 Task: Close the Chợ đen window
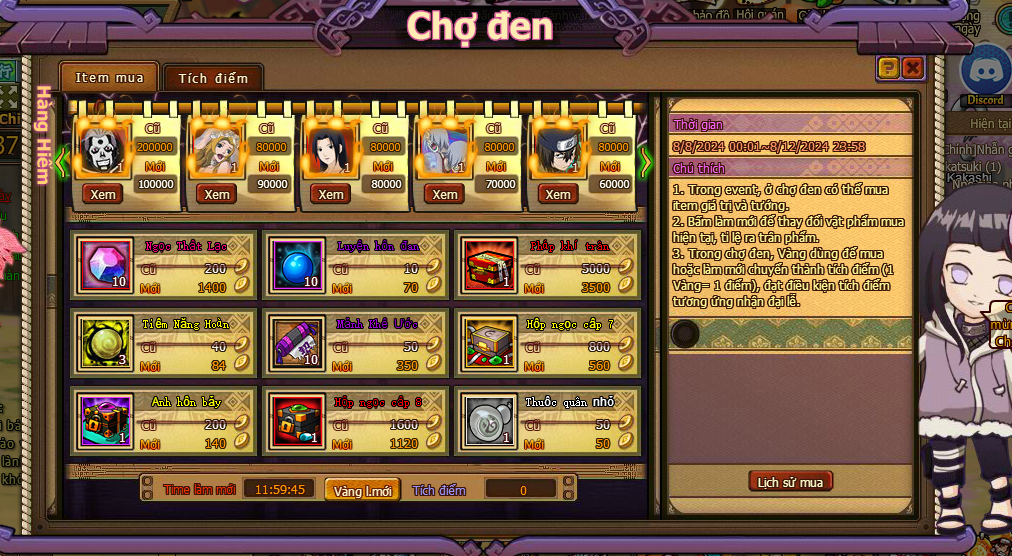click(x=912, y=67)
